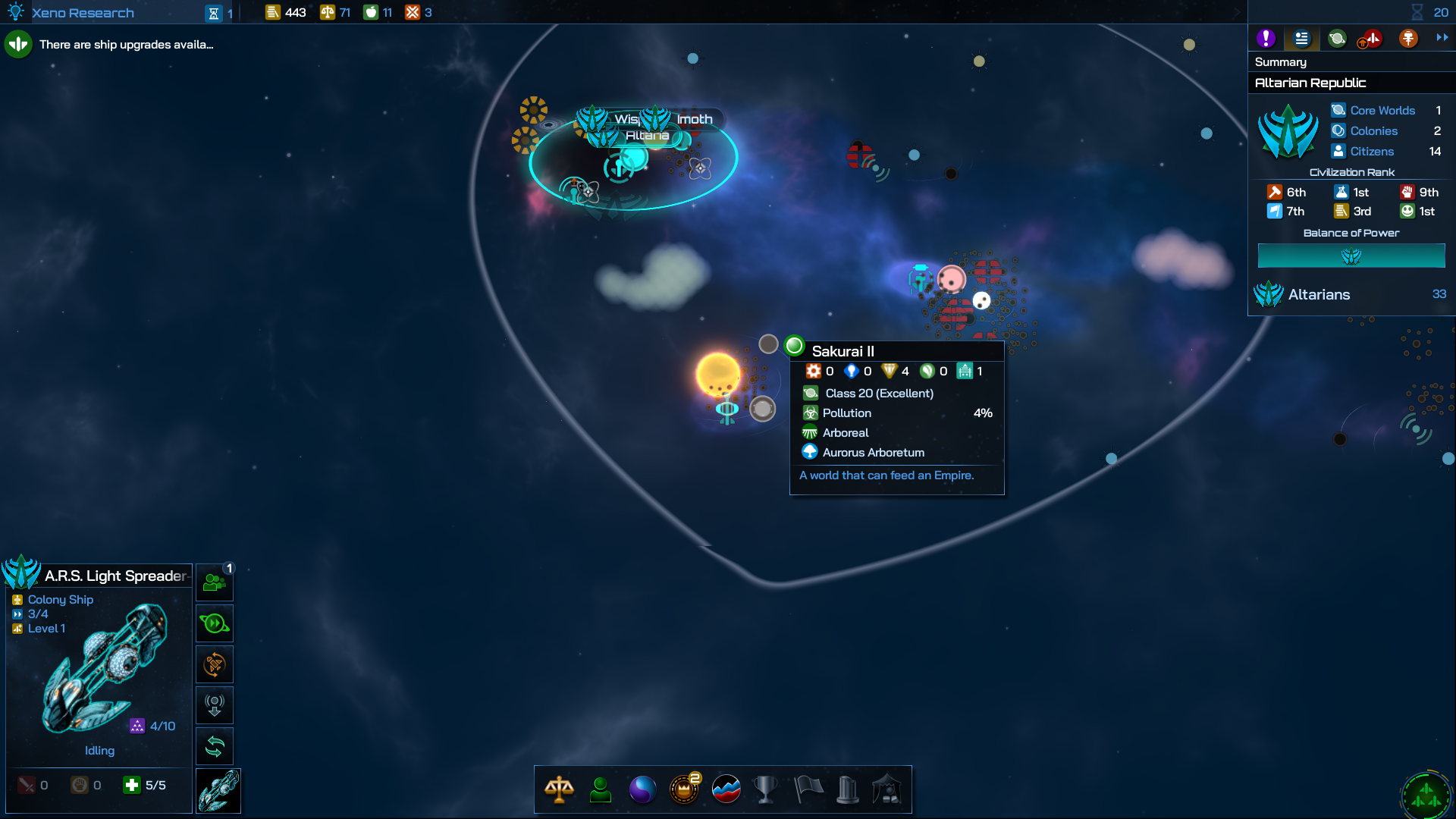Click the teal swap arrows button
Screen dimensions: 1456x819
point(215,747)
